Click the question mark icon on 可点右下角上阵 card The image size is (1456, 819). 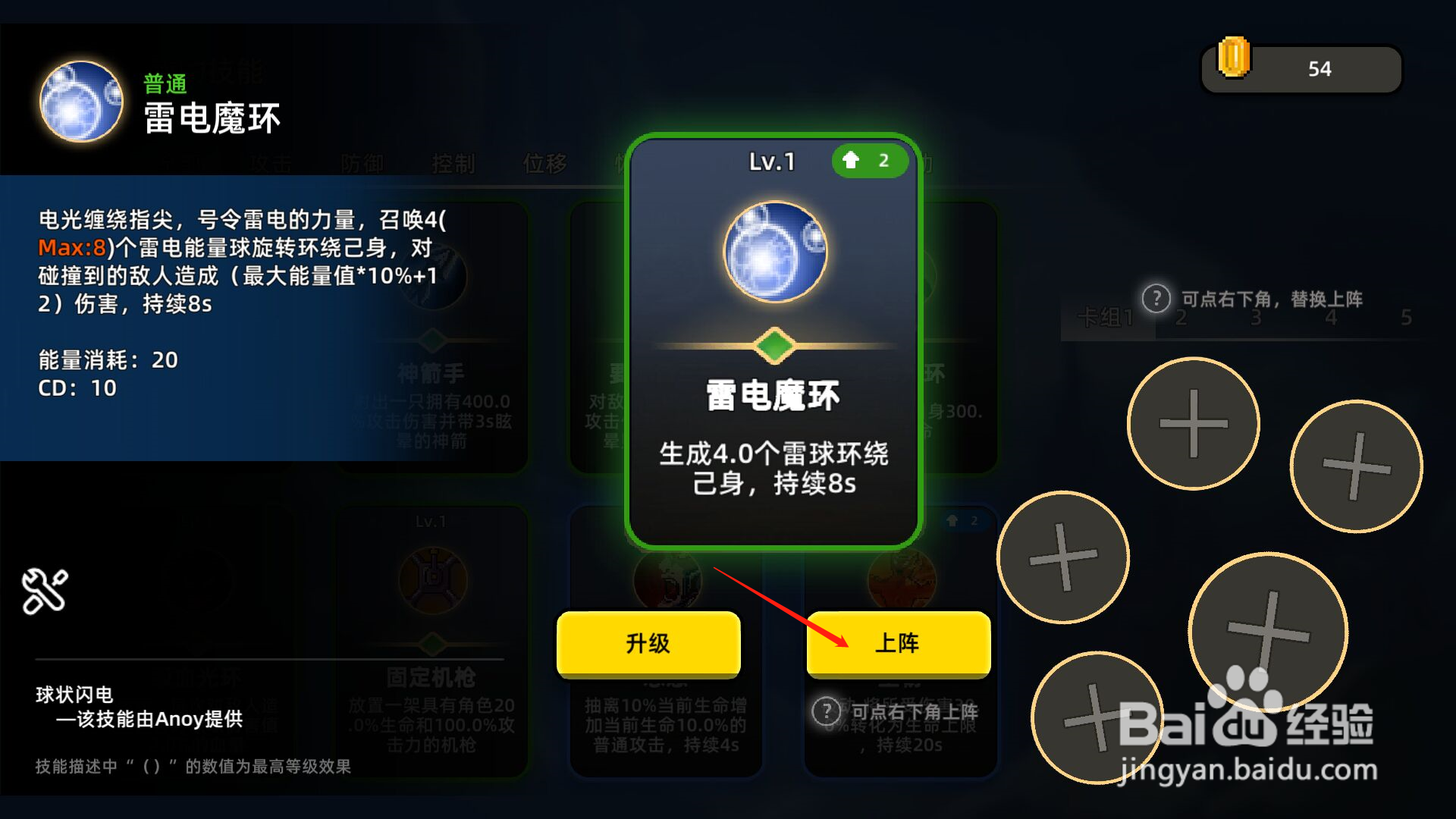coord(827,711)
